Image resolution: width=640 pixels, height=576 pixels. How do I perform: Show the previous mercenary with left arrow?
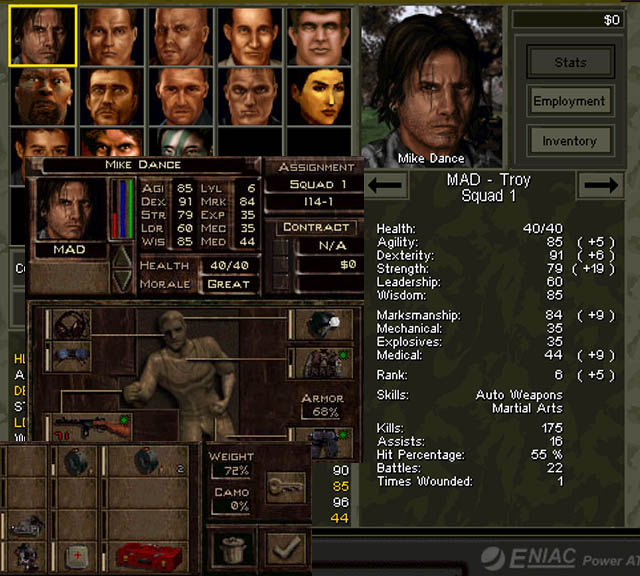386,184
